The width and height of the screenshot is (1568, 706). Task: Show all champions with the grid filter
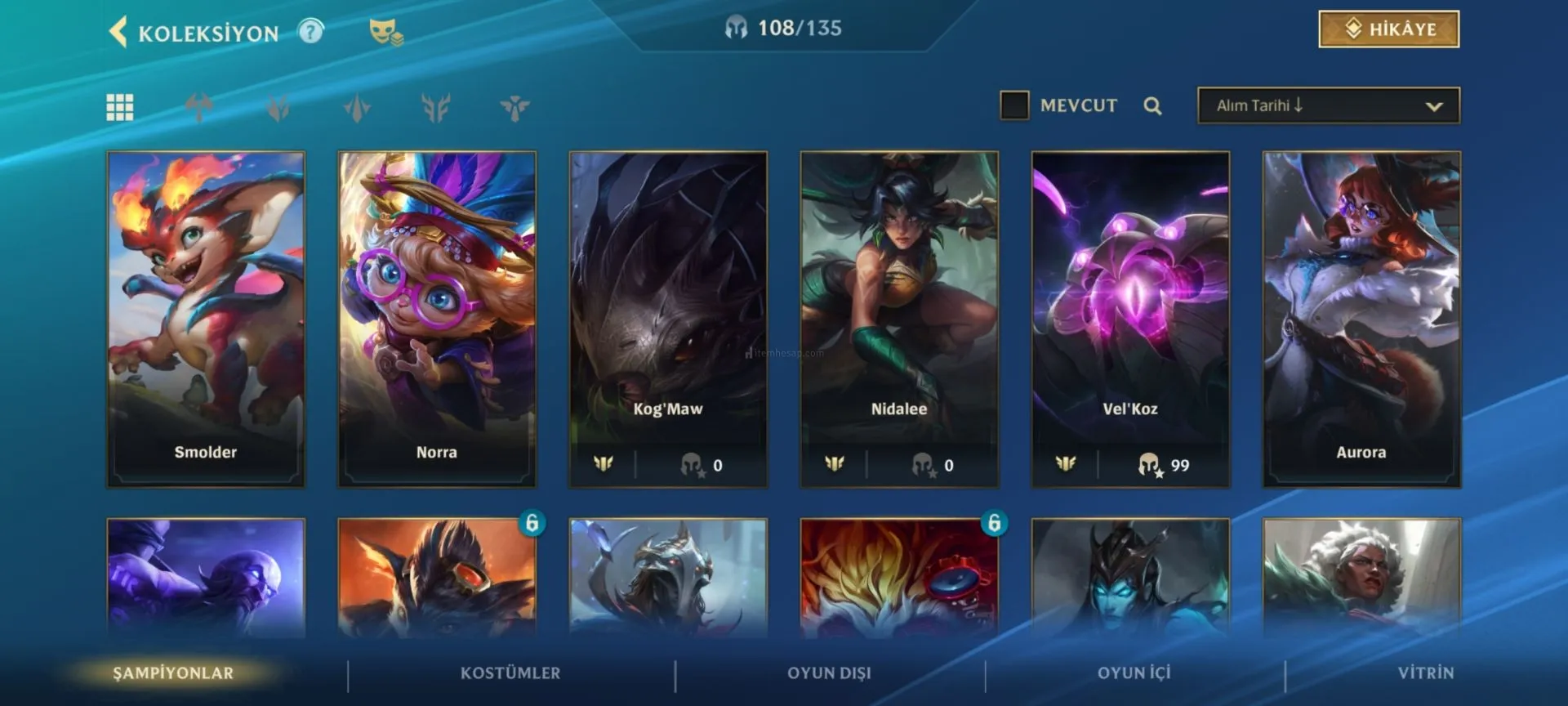tap(120, 107)
